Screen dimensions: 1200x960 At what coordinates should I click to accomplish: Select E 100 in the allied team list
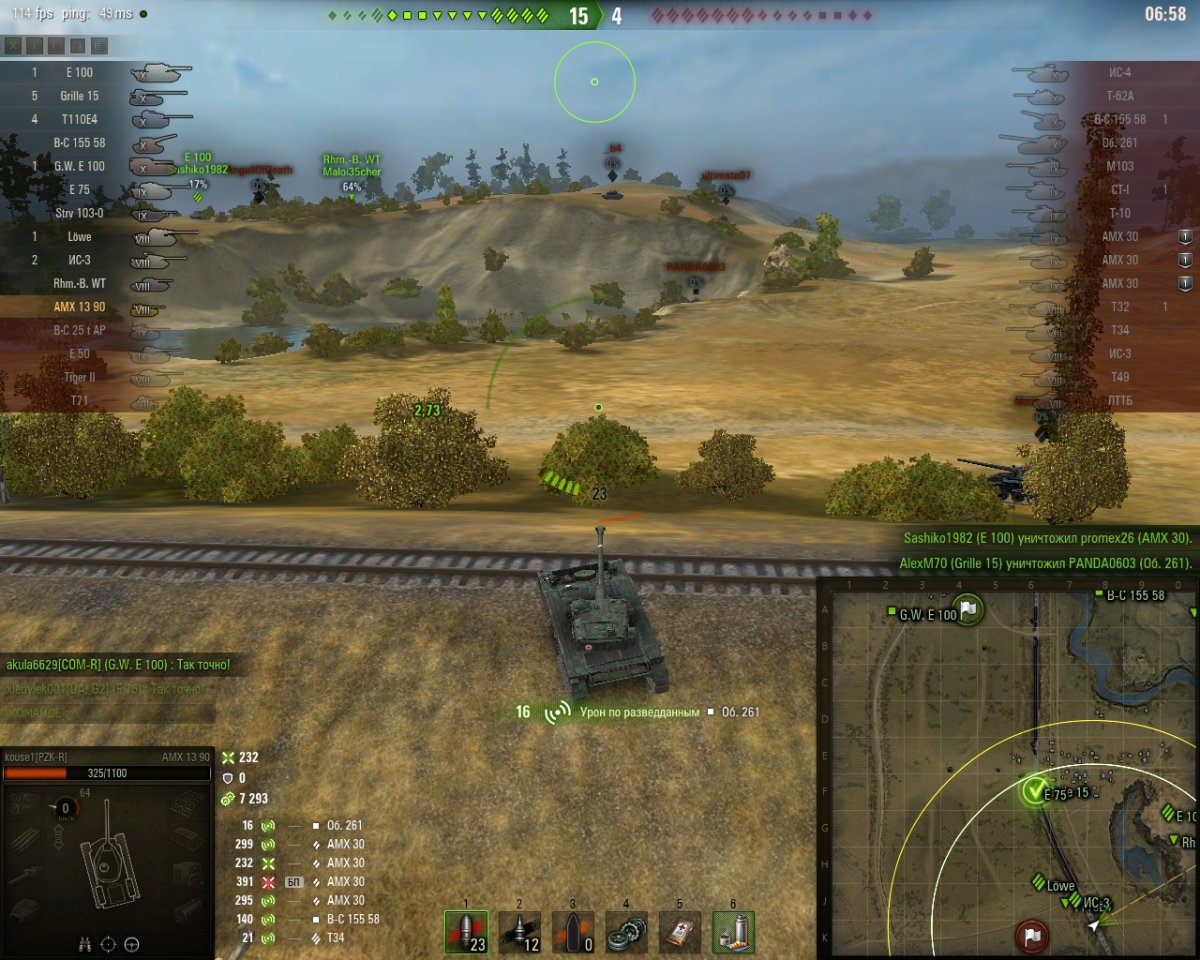pos(78,73)
